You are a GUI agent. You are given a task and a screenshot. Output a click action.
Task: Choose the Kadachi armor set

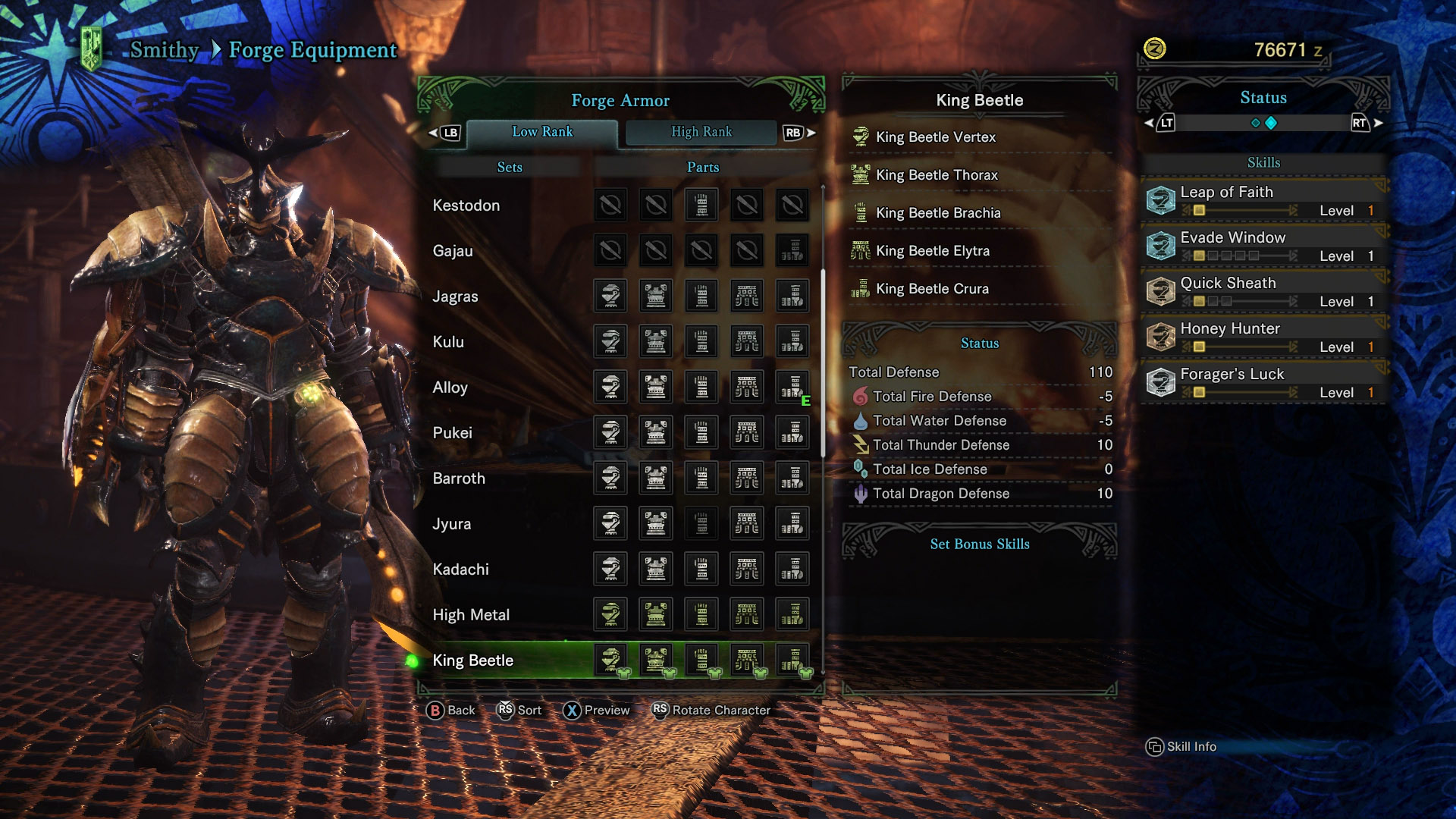click(460, 570)
